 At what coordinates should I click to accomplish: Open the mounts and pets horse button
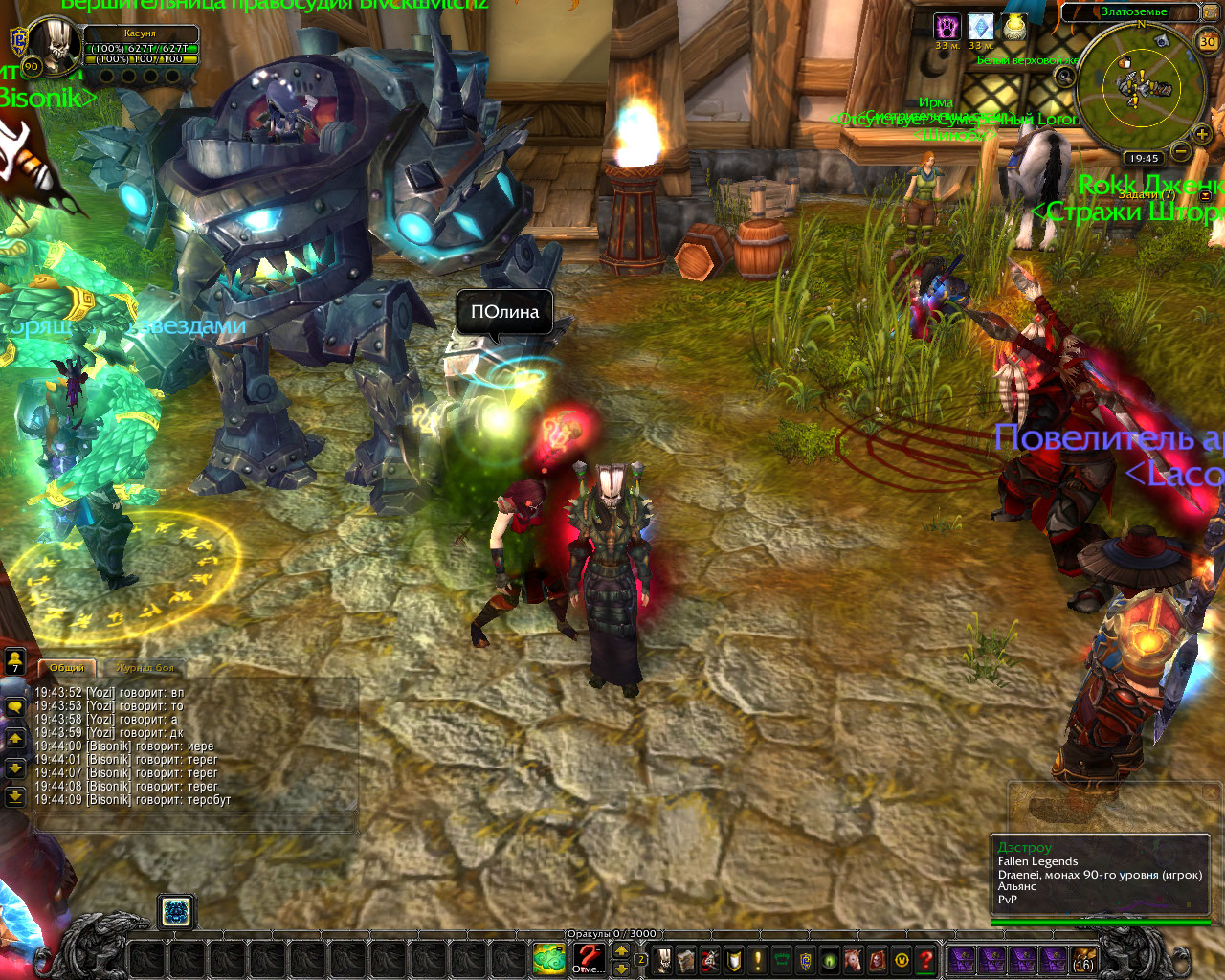point(854,959)
